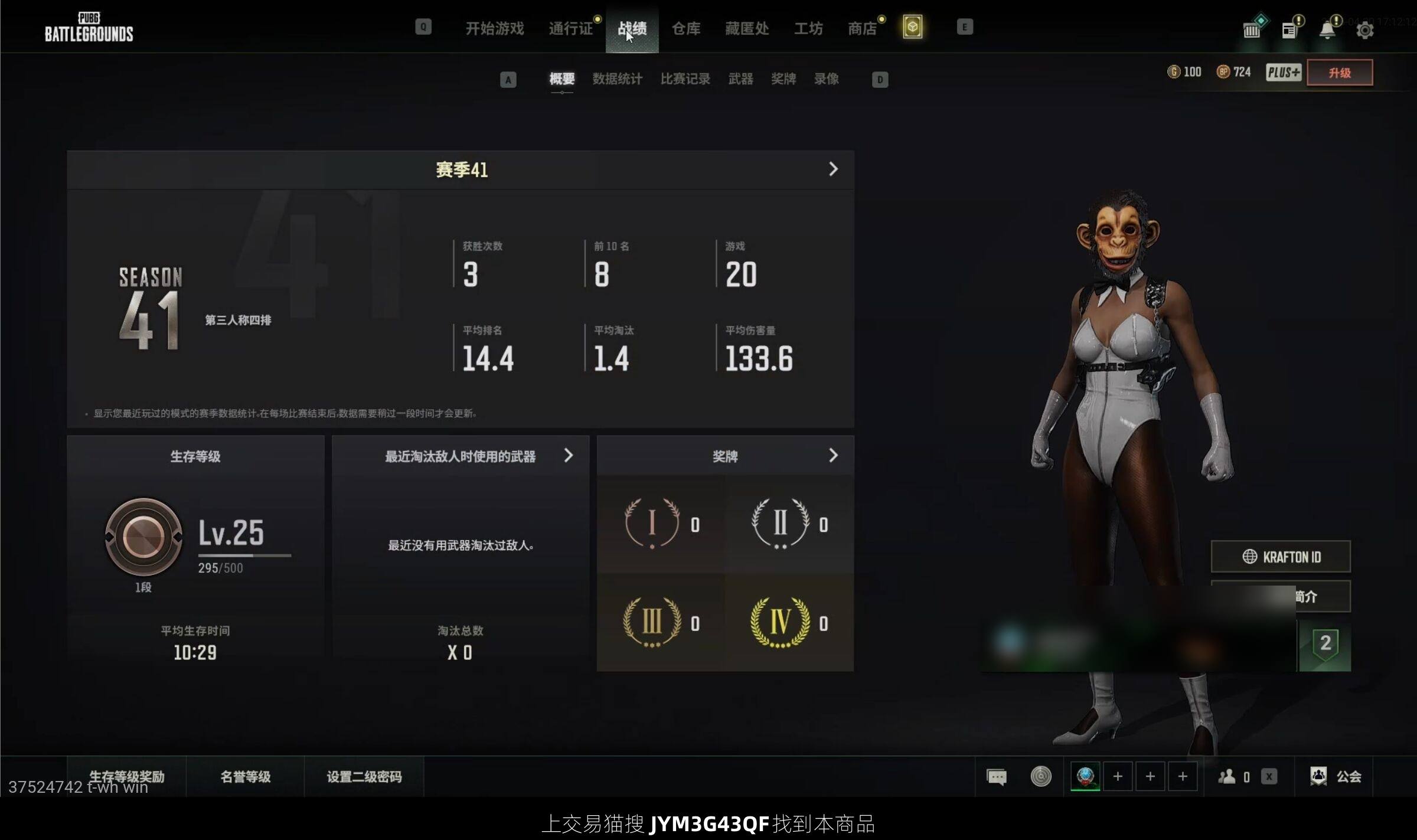This screenshot has height=840, width=1417.
Task: Open the 工坊 workshop menu
Action: (808, 28)
